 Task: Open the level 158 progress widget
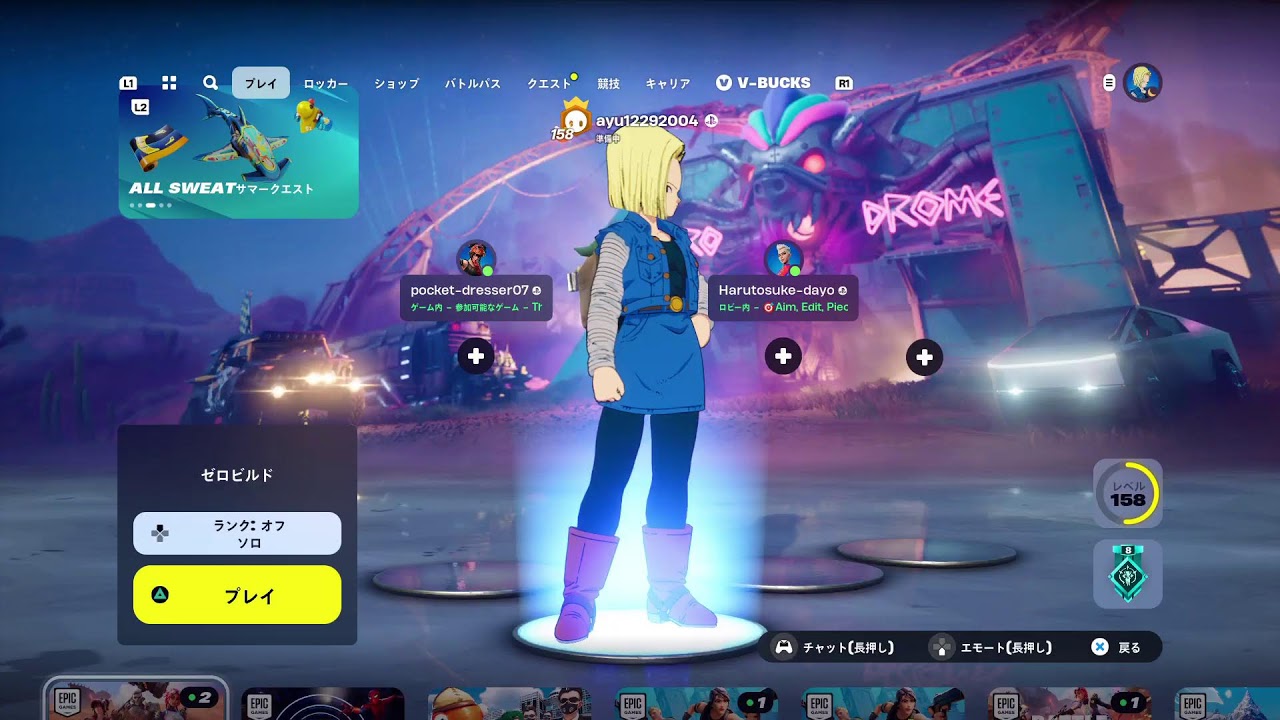click(1128, 493)
